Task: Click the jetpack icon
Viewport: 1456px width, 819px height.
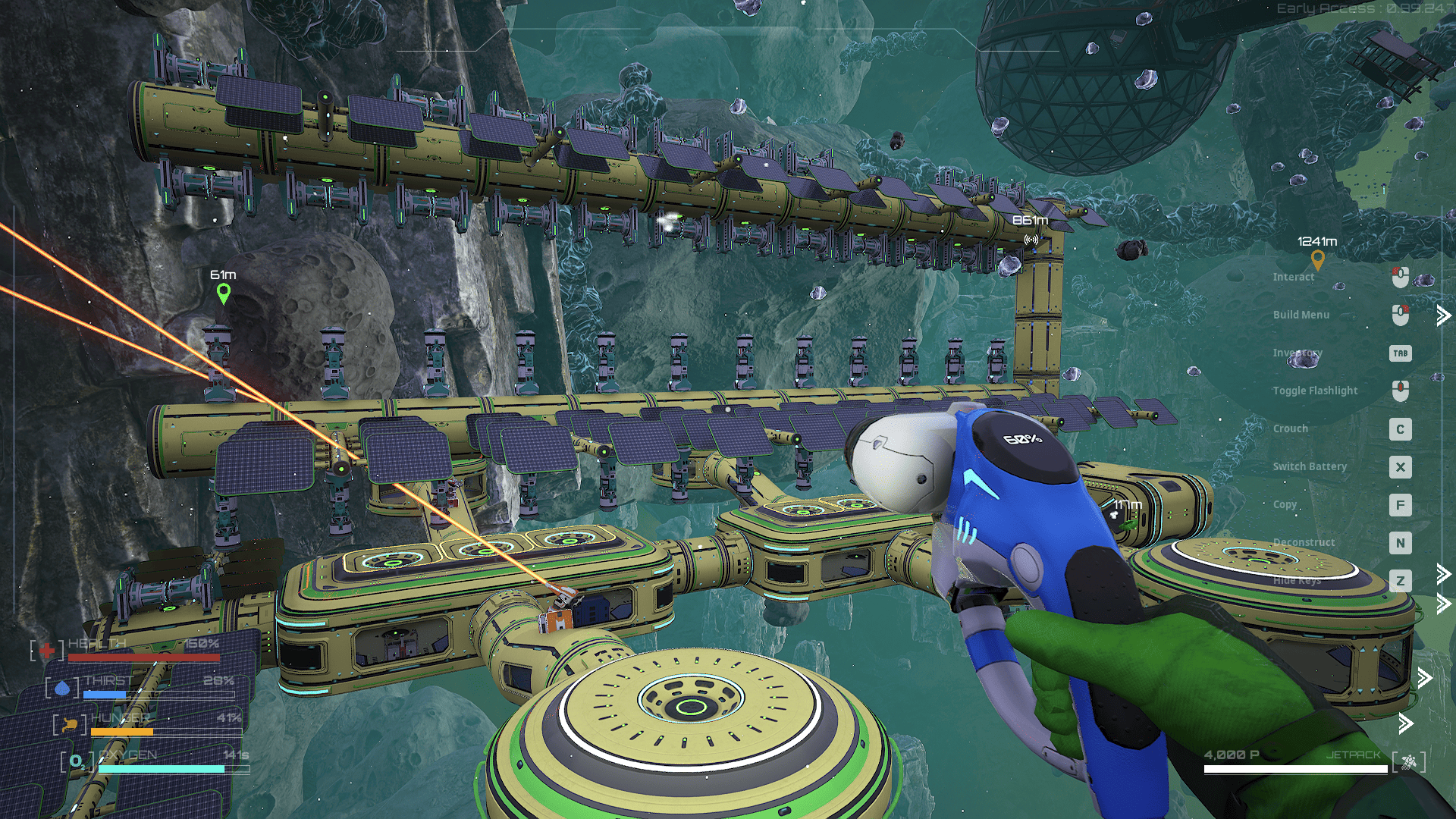Action: click(x=1408, y=761)
